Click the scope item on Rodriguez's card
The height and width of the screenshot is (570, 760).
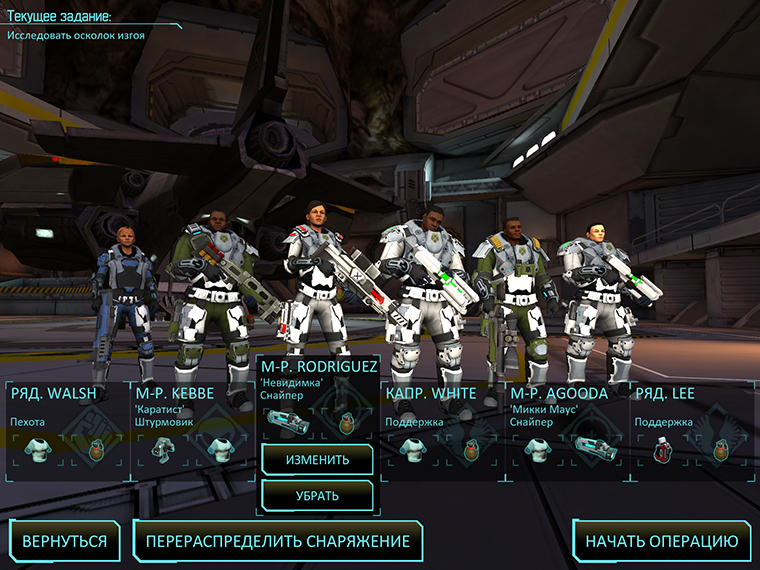(287, 423)
